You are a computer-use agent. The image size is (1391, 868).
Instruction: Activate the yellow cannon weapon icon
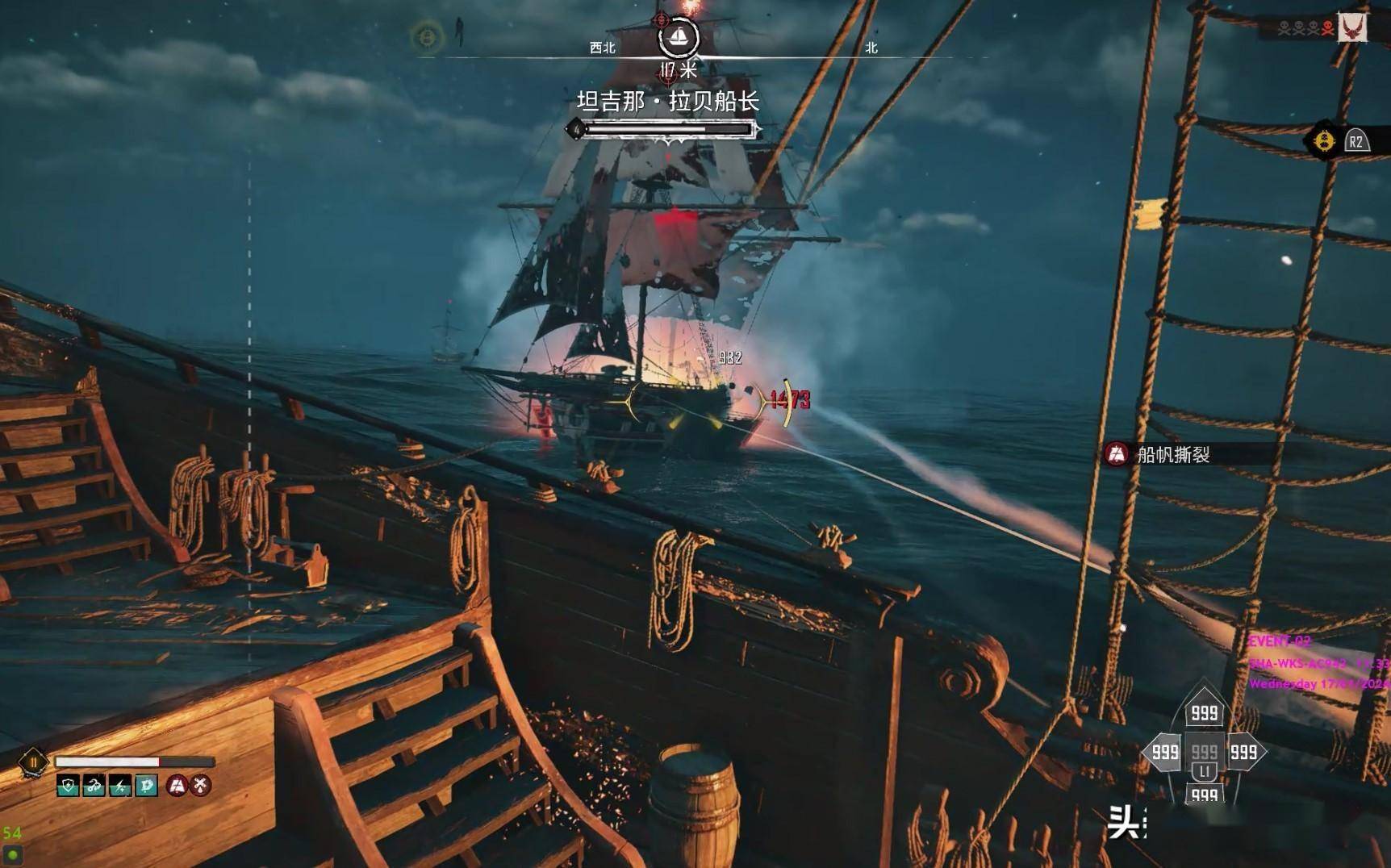click(x=1324, y=142)
